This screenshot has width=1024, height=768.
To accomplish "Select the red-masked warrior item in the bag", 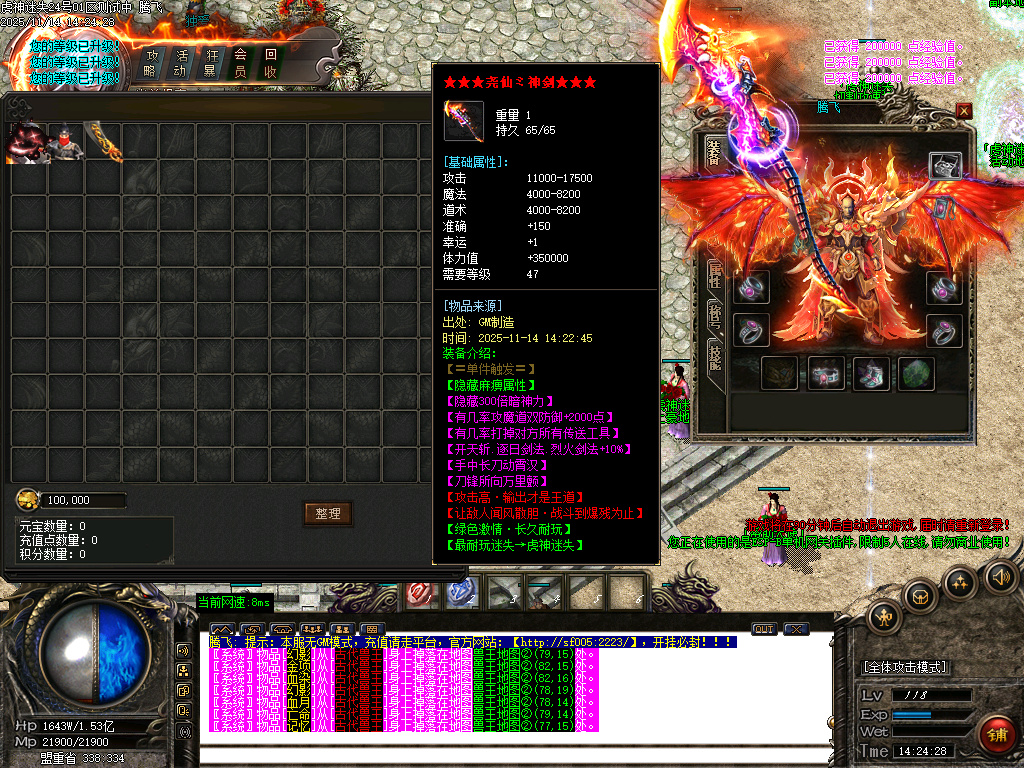I will (64, 143).
